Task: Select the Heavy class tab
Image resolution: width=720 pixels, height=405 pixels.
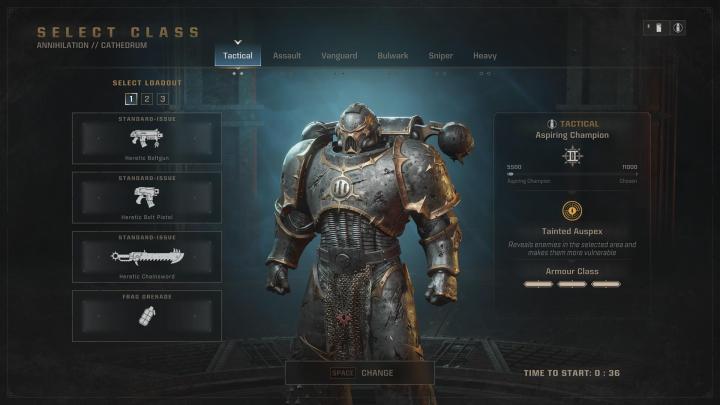Action: (485, 56)
